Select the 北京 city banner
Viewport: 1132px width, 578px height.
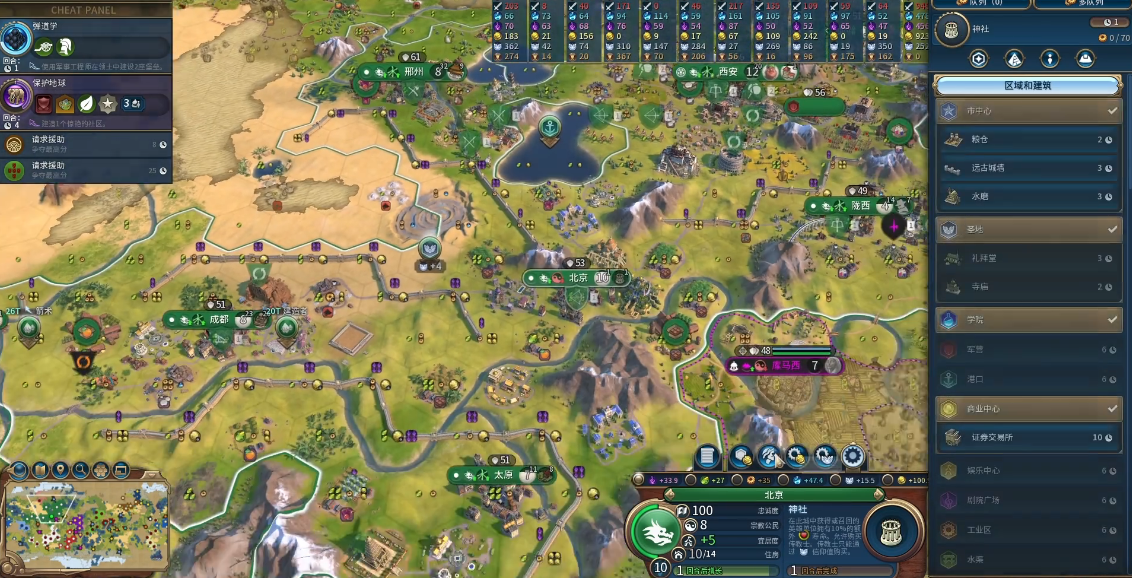tap(578, 278)
